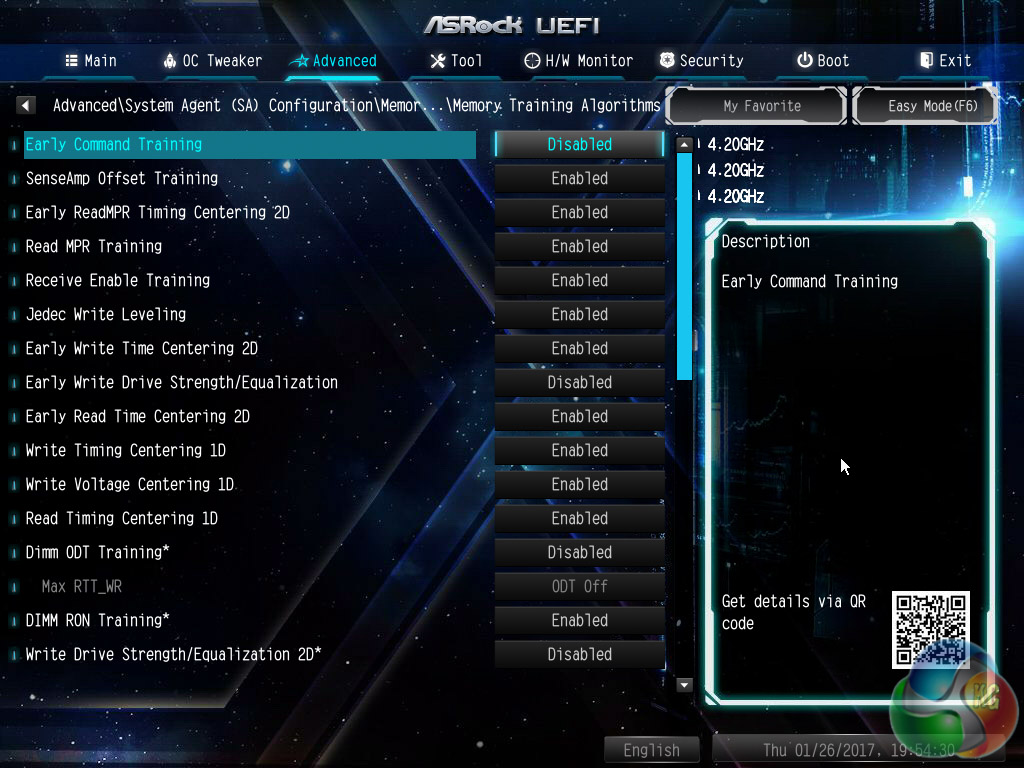The height and width of the screenshot is (768, 1024).
Task: Click the back arrow beside the breadcrumb path
Action: pyautogui.click(x=27, y=105)
